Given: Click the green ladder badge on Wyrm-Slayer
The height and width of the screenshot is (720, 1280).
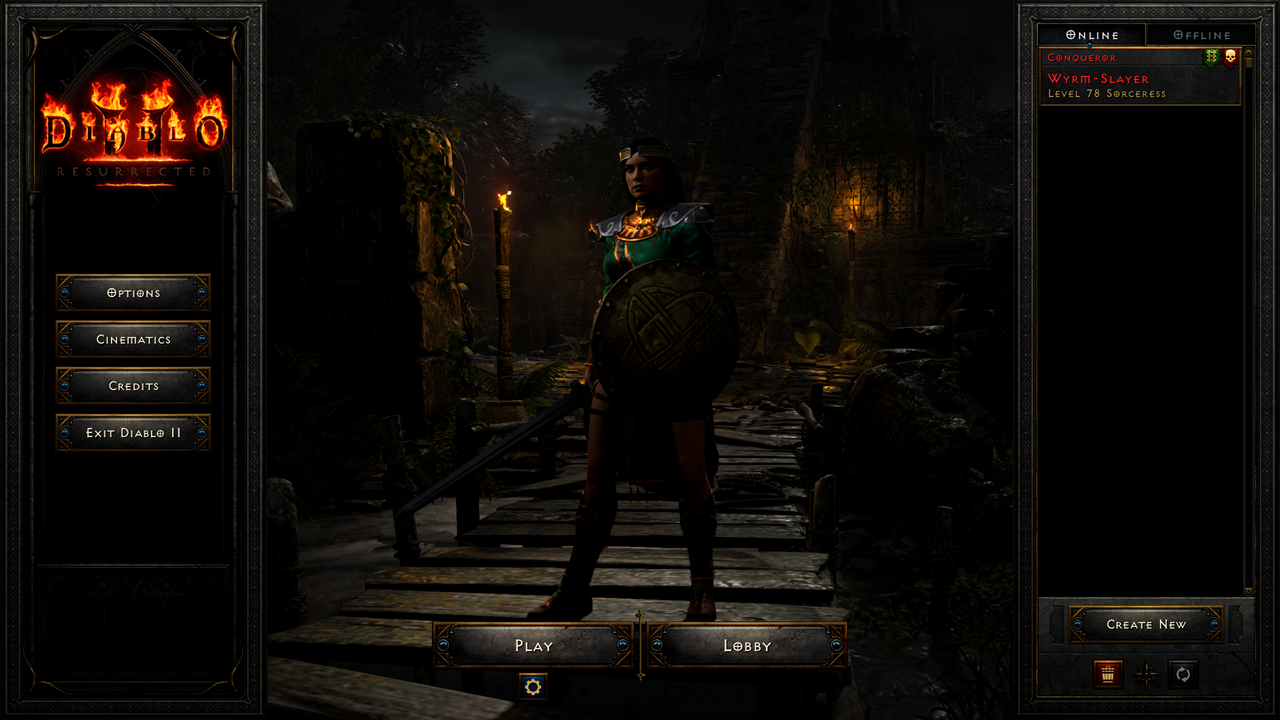Looking at the screenshot, I should pyautogui.click(x=1210, y=57).
